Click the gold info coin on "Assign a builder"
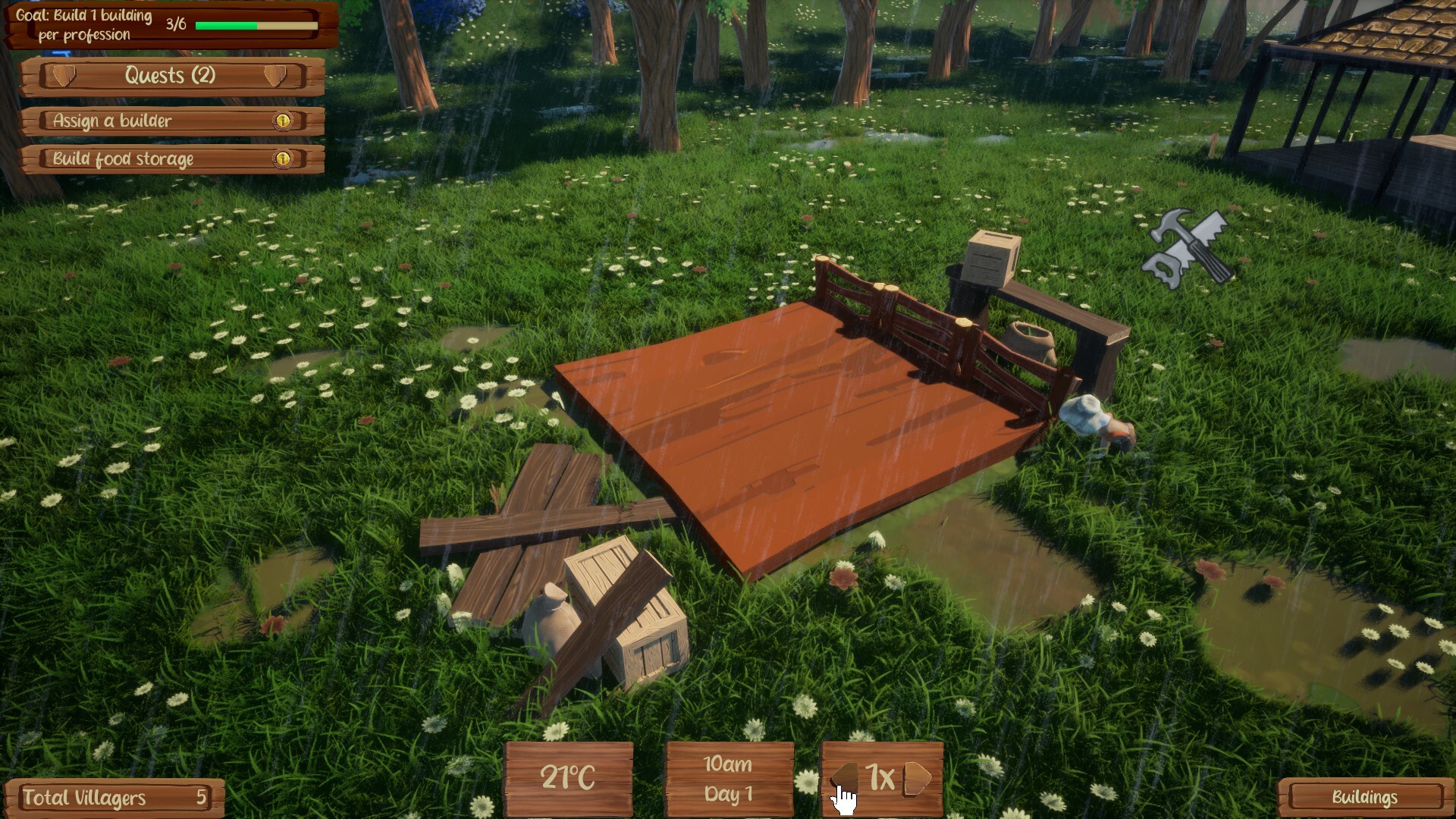1456x819 pixels. (282, 120)
